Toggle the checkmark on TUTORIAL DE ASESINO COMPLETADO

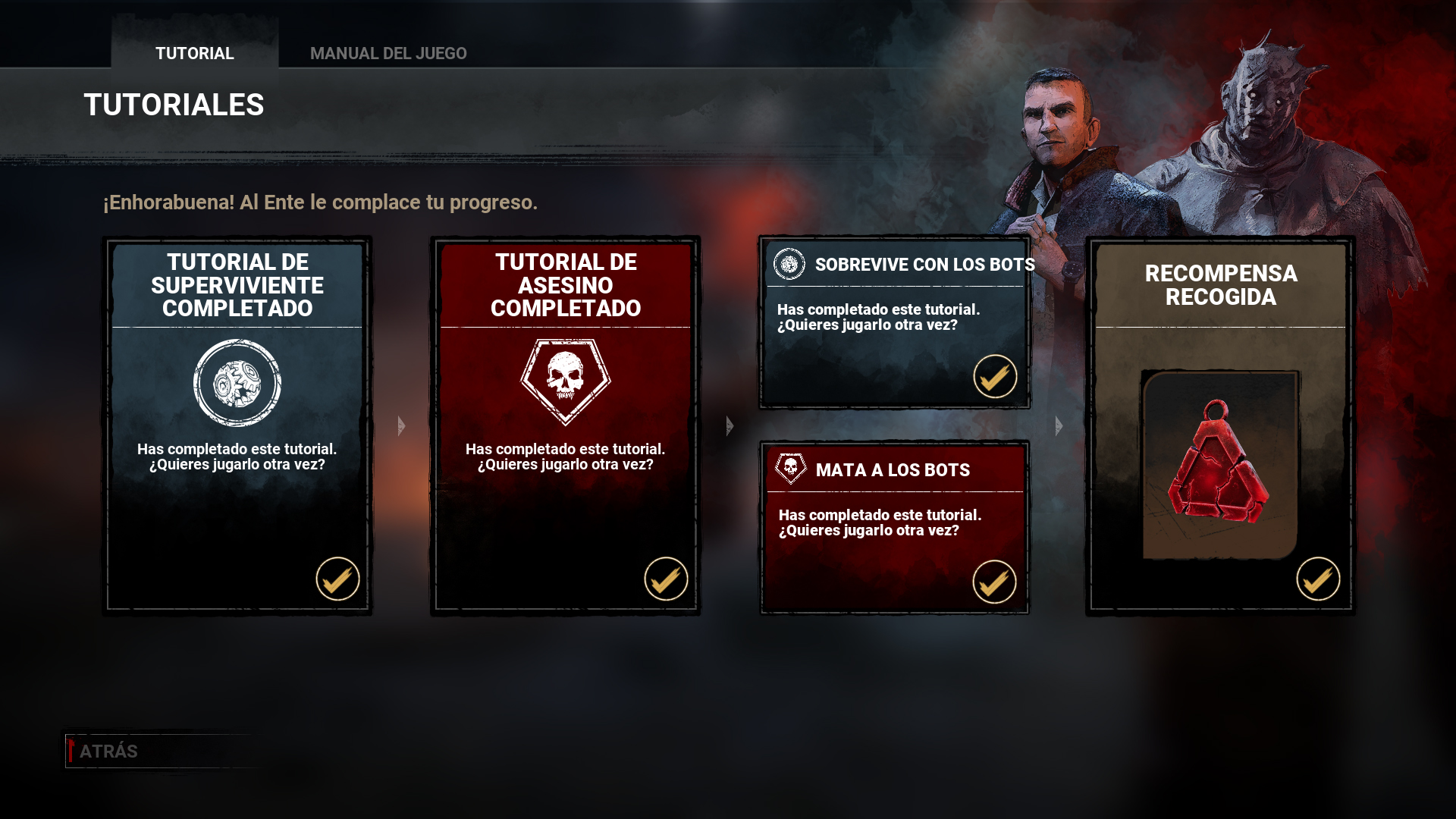click(665, 580)
